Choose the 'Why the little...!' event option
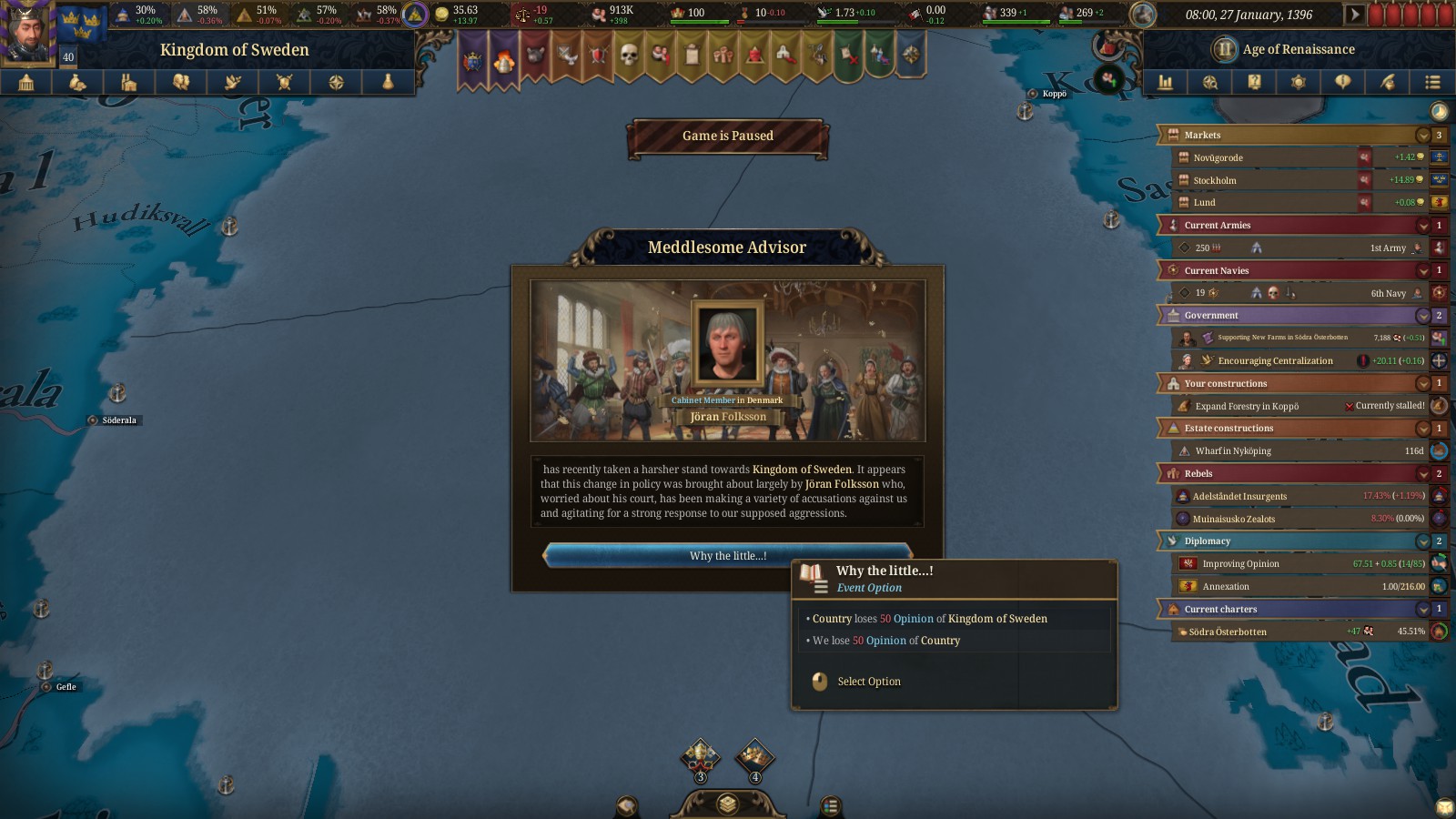This screenshot has width=1456, height=819. pos(728,555)
